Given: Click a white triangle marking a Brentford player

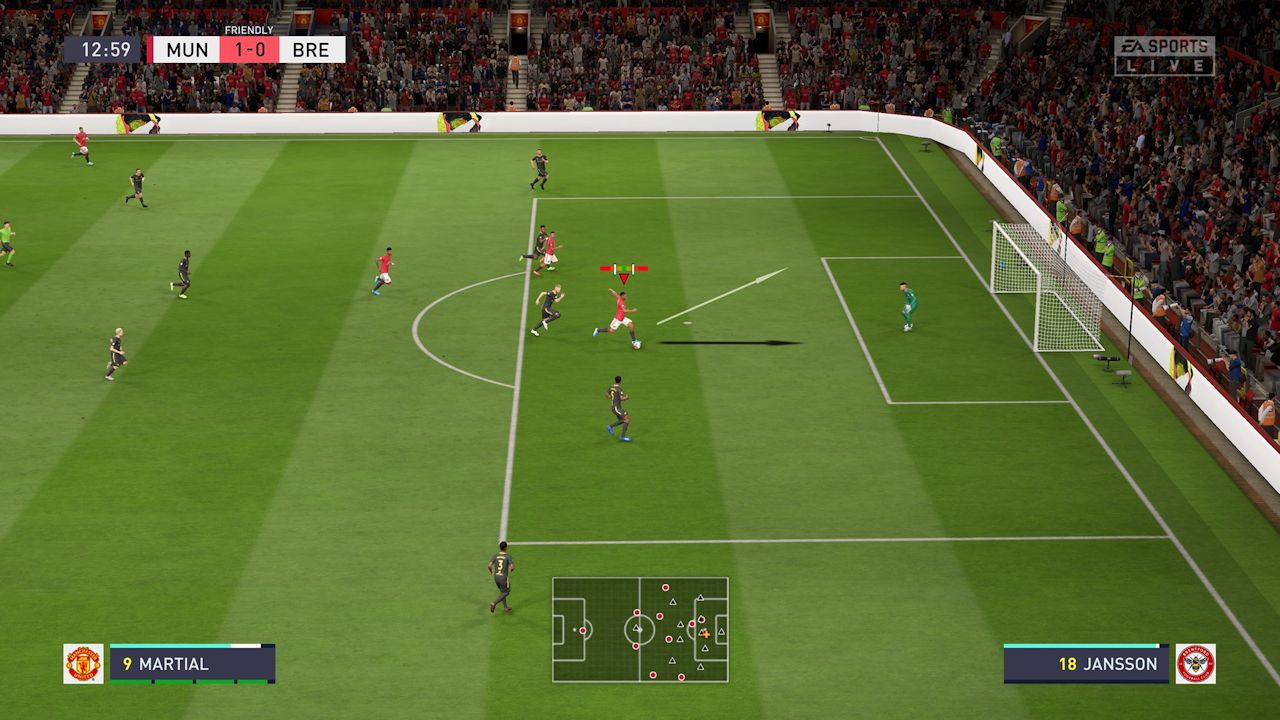Looking at the screenshot, I should point(673,603).
